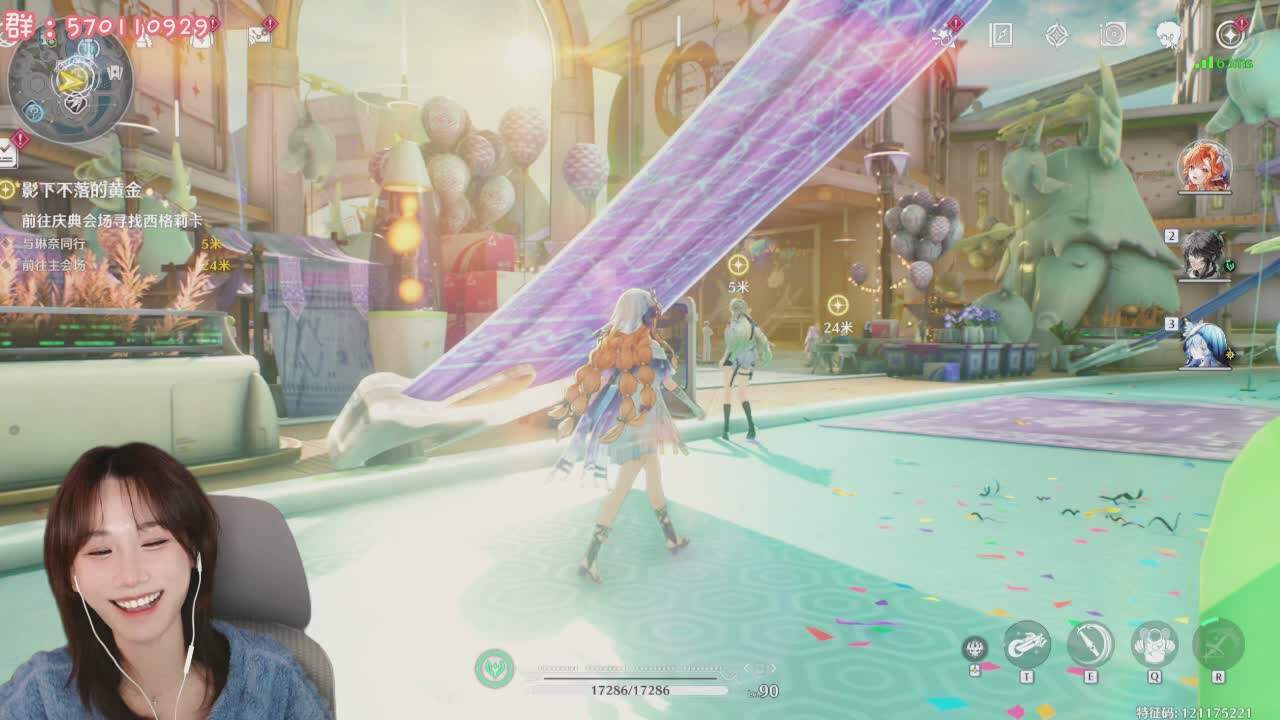
Task: Switch to the dark-haired second party member
Action: point(1204,255)
